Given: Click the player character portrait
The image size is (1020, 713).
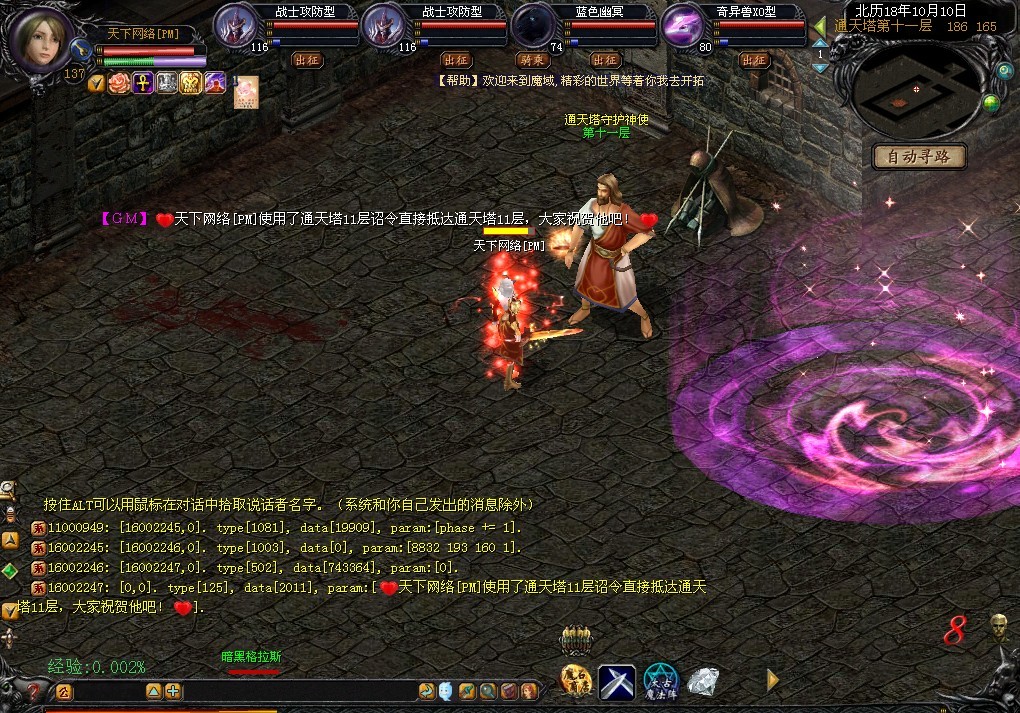Looking at the screenshot, I should click(x=41, y=39).
